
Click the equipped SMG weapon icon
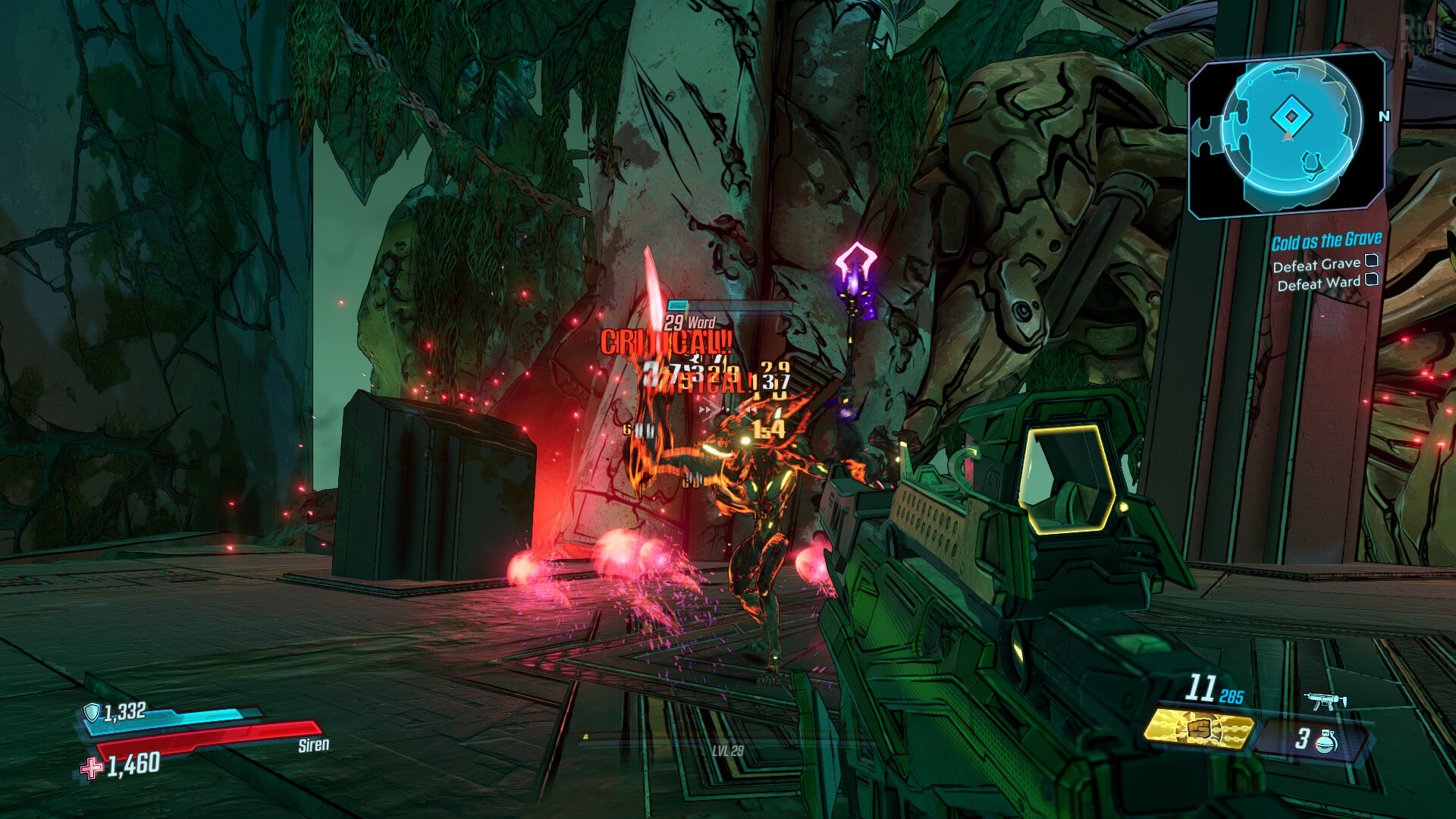coord(1324,701)
